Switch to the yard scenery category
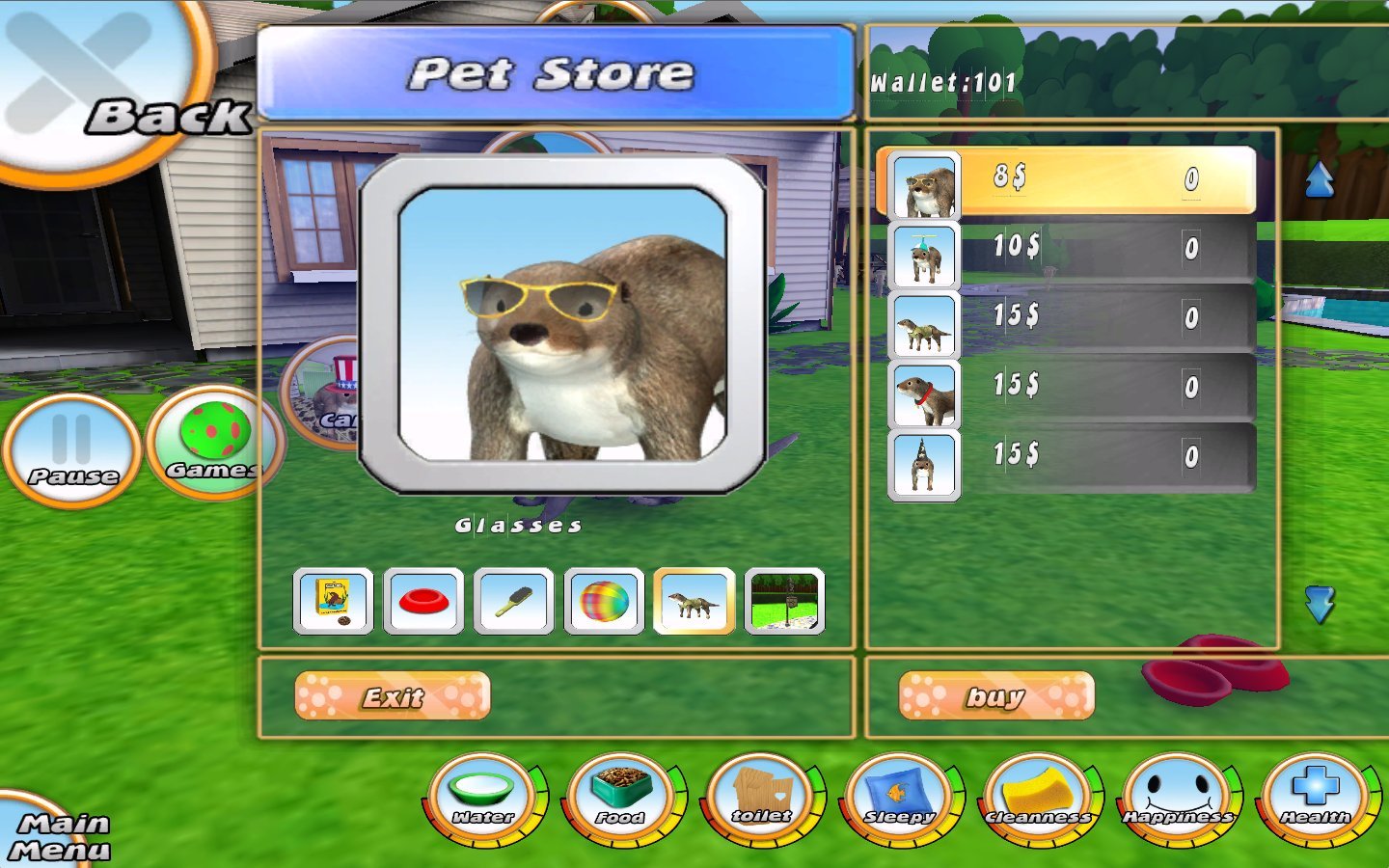Viewport: 1389px width, 868px height. tap(785, 602)
